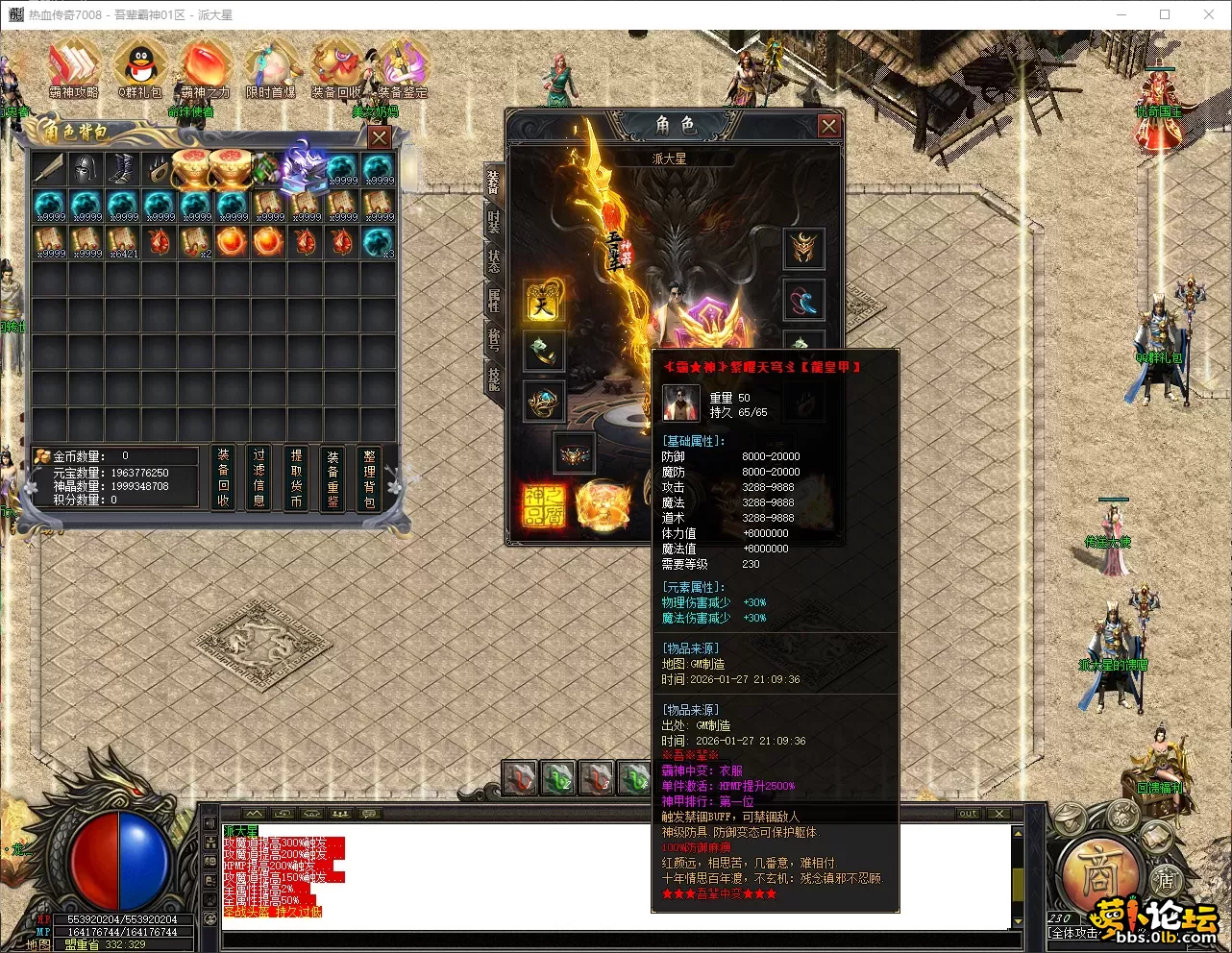The image size is (1232, 953).
Task: Open the 过滤信息 filter button
Action: coord(259,477)
